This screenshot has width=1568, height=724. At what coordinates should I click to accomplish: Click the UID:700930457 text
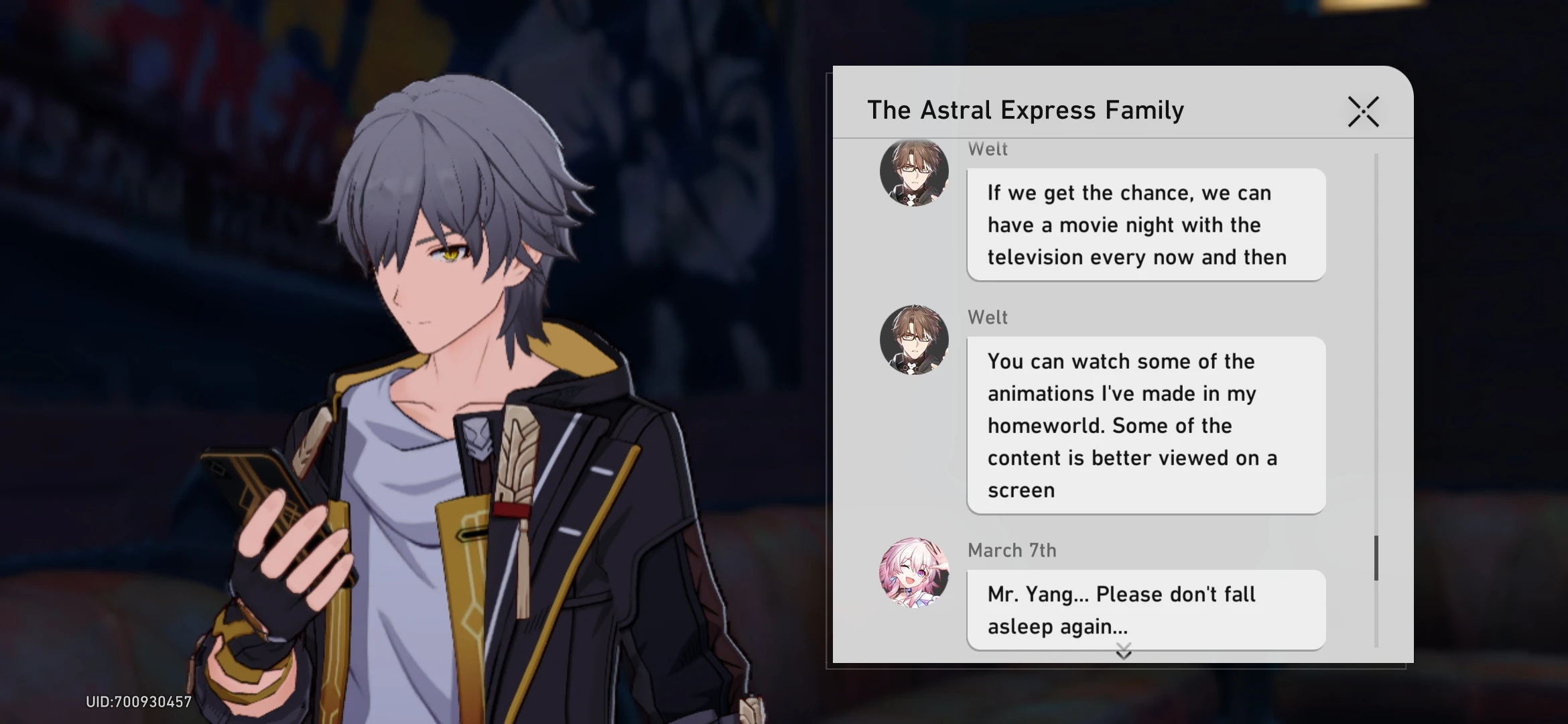pos(139,702)
